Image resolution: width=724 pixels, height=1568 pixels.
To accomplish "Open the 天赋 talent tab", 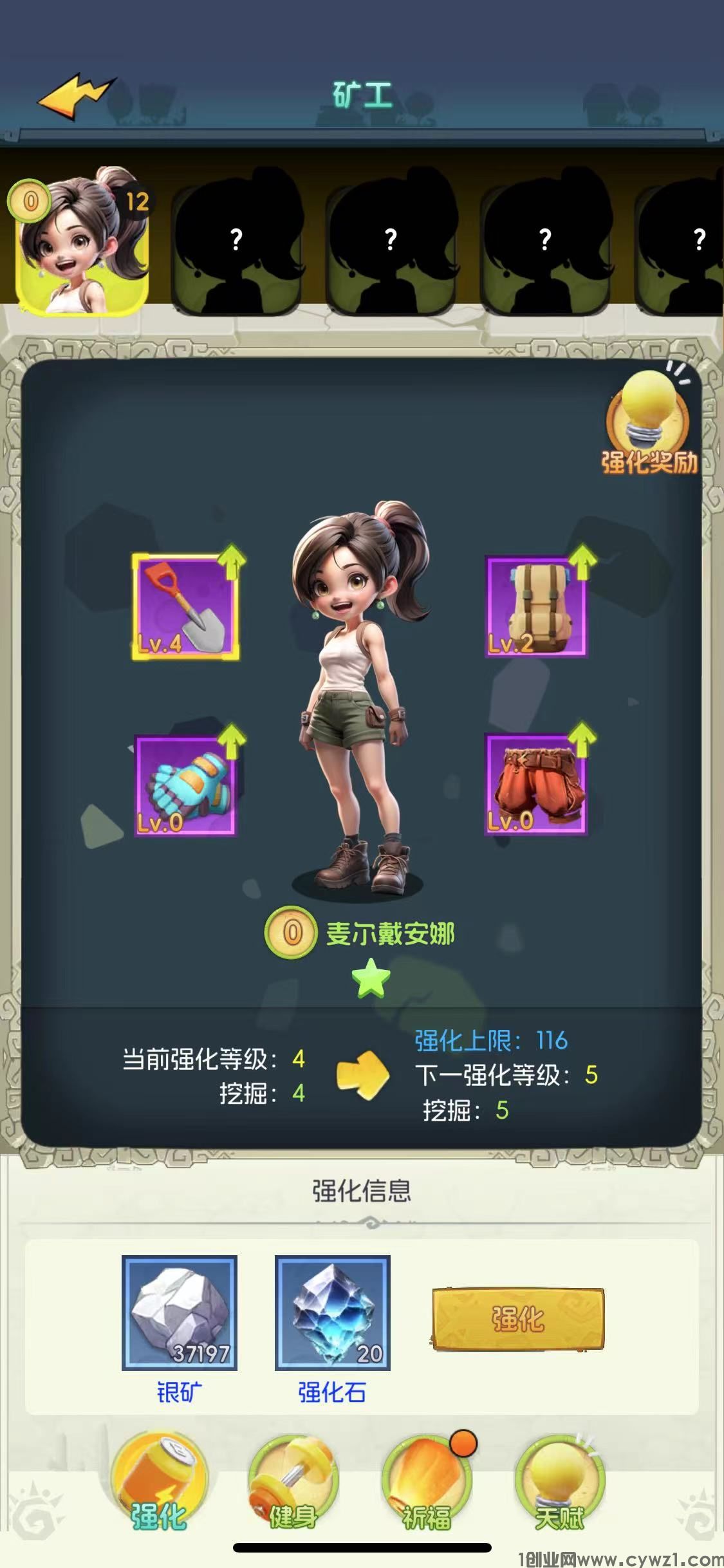I will (560, 1487).
